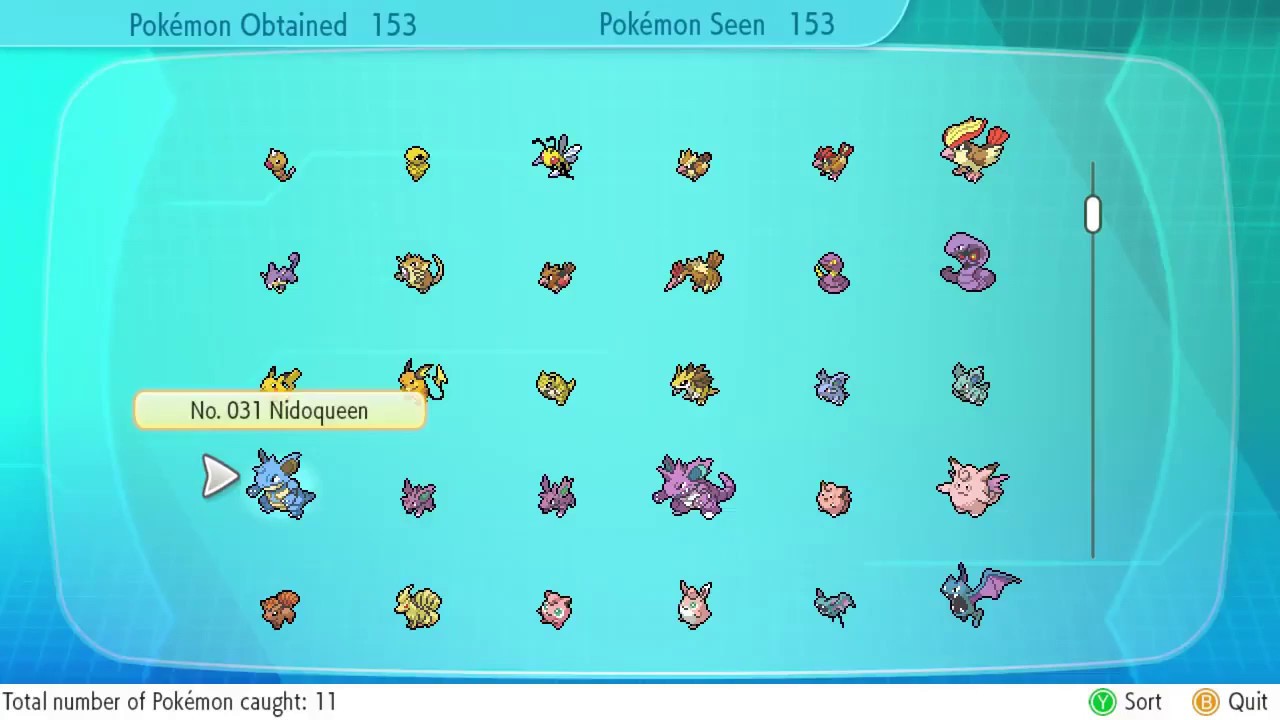
Task: Select the Nidoking sprite
Action: point(695,485)
